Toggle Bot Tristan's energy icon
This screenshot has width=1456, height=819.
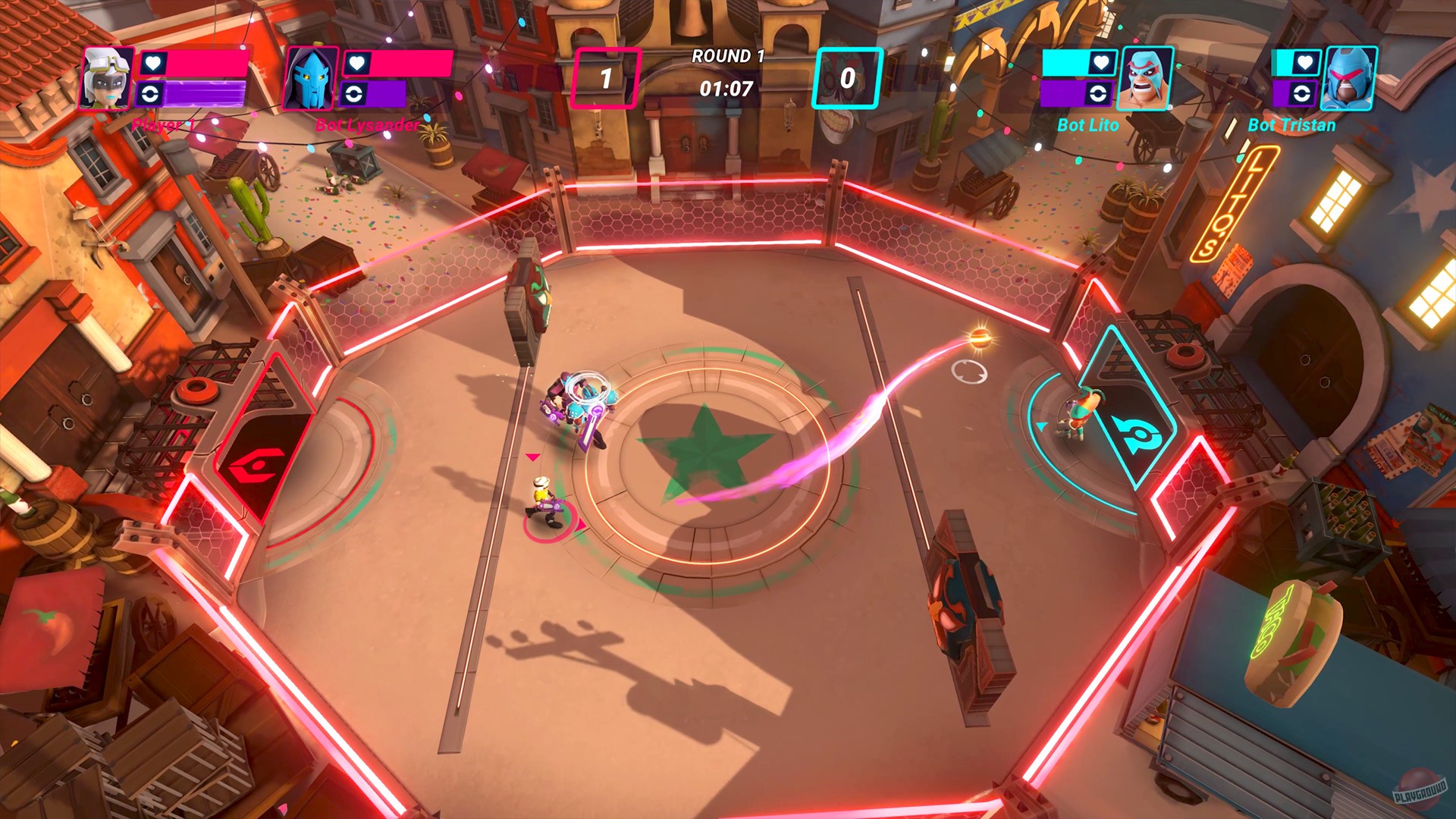[x=1302, y=92]
